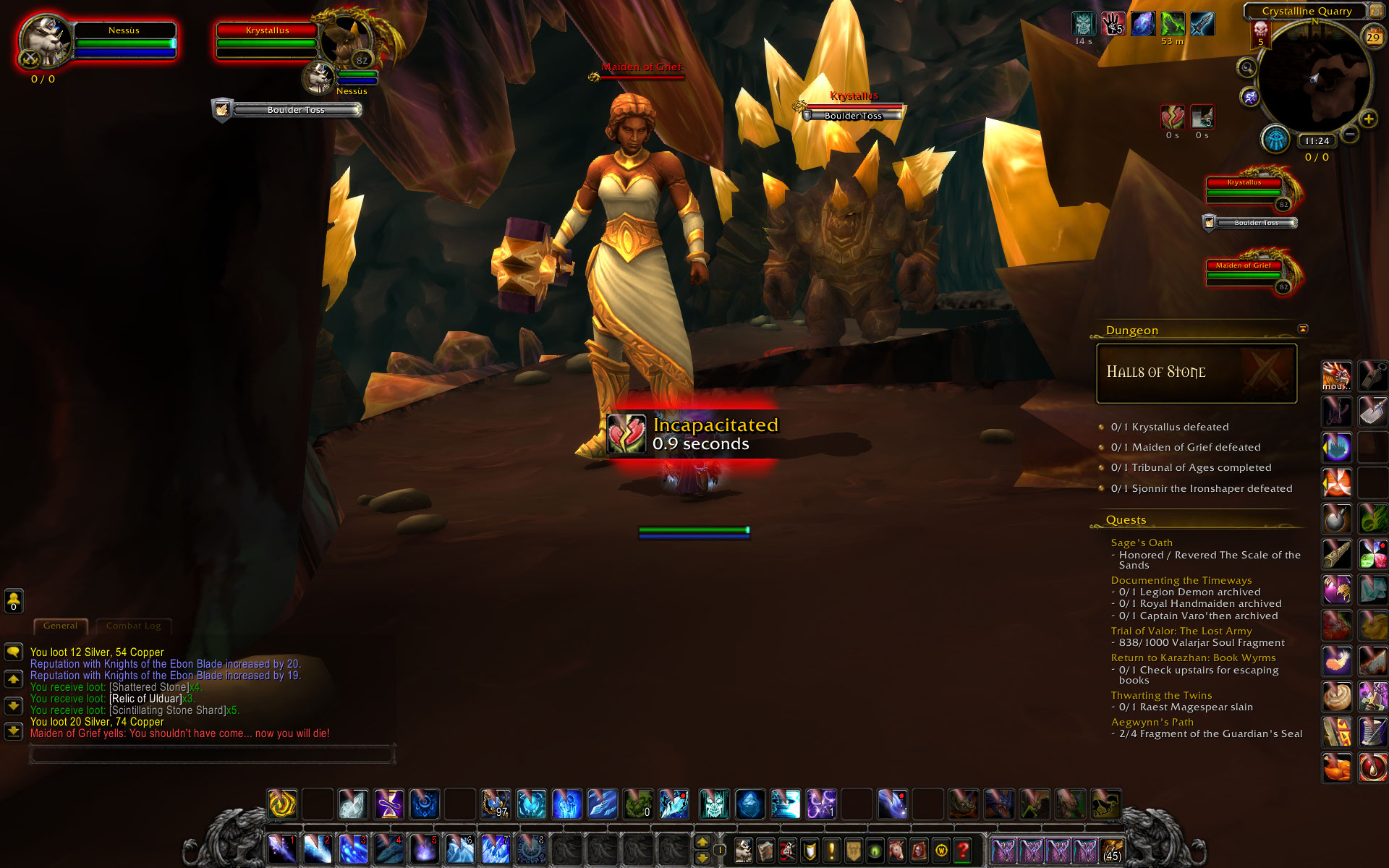Select the General chat tab
The width and height of the screenshot is (1389, 868).
(x=60, y=626)
